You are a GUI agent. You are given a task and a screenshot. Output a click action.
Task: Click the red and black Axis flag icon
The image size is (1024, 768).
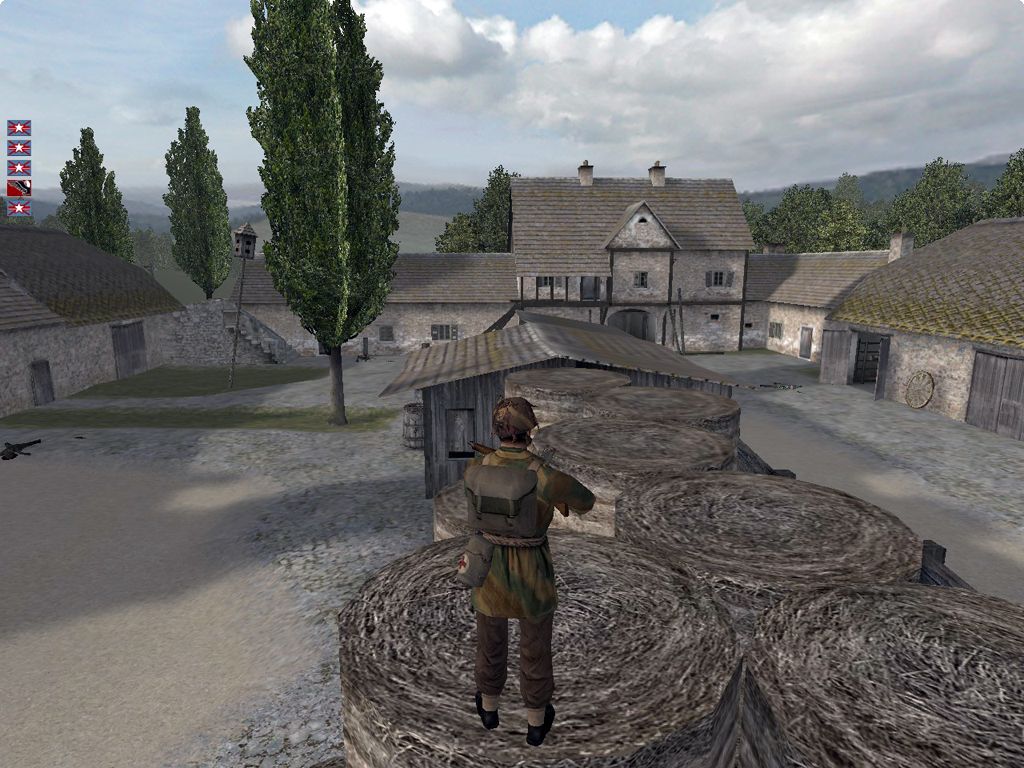coord(19,188)
